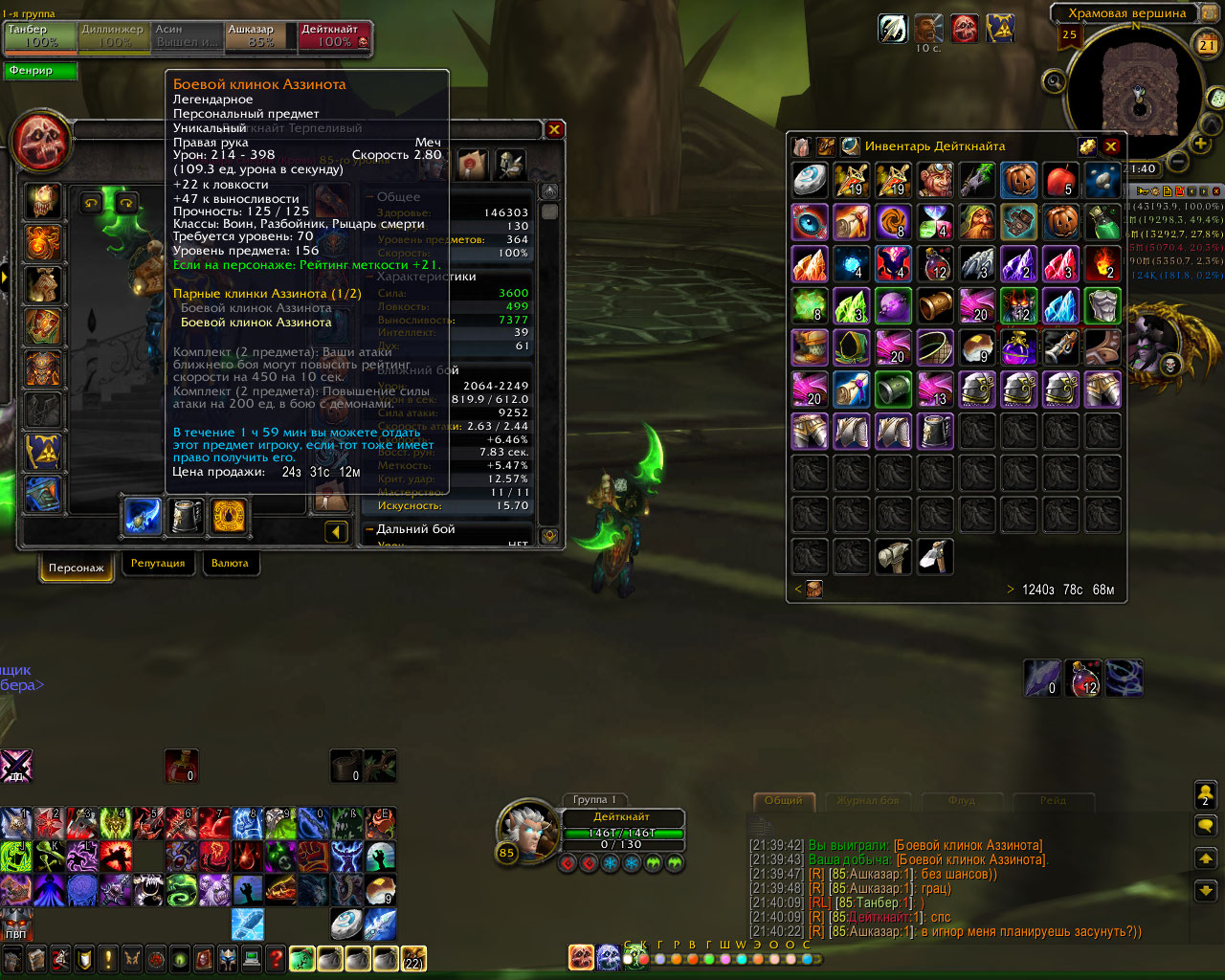The width and height of the screenshot is (1225, 980).
Task: Click the Фенрир pet frame
Action: [42, 71]
